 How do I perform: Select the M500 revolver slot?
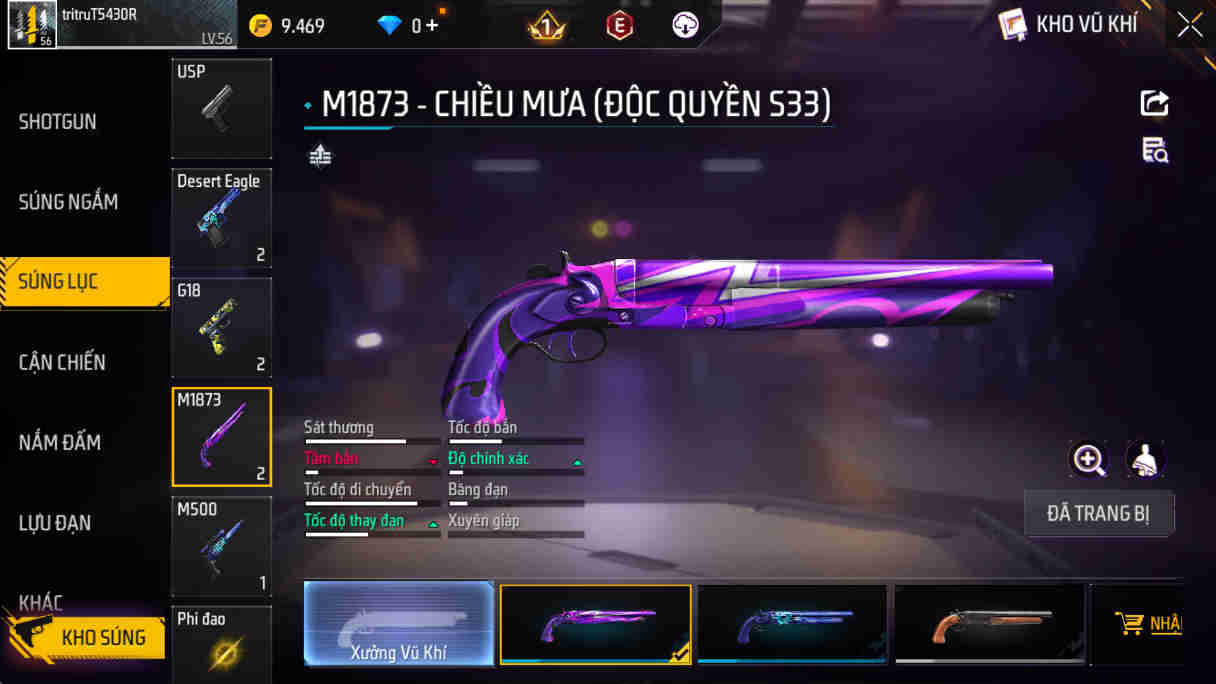point(221,546)
